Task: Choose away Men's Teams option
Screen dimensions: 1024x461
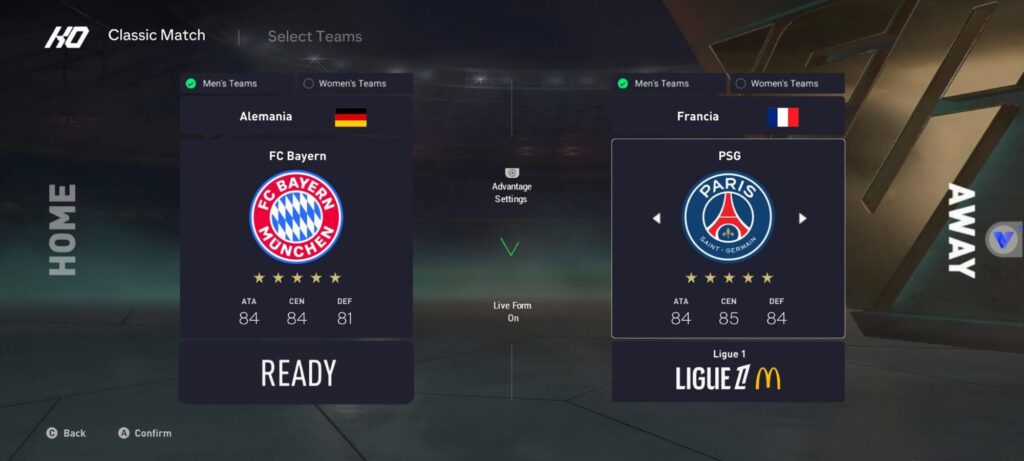Action: coord(668,84)
